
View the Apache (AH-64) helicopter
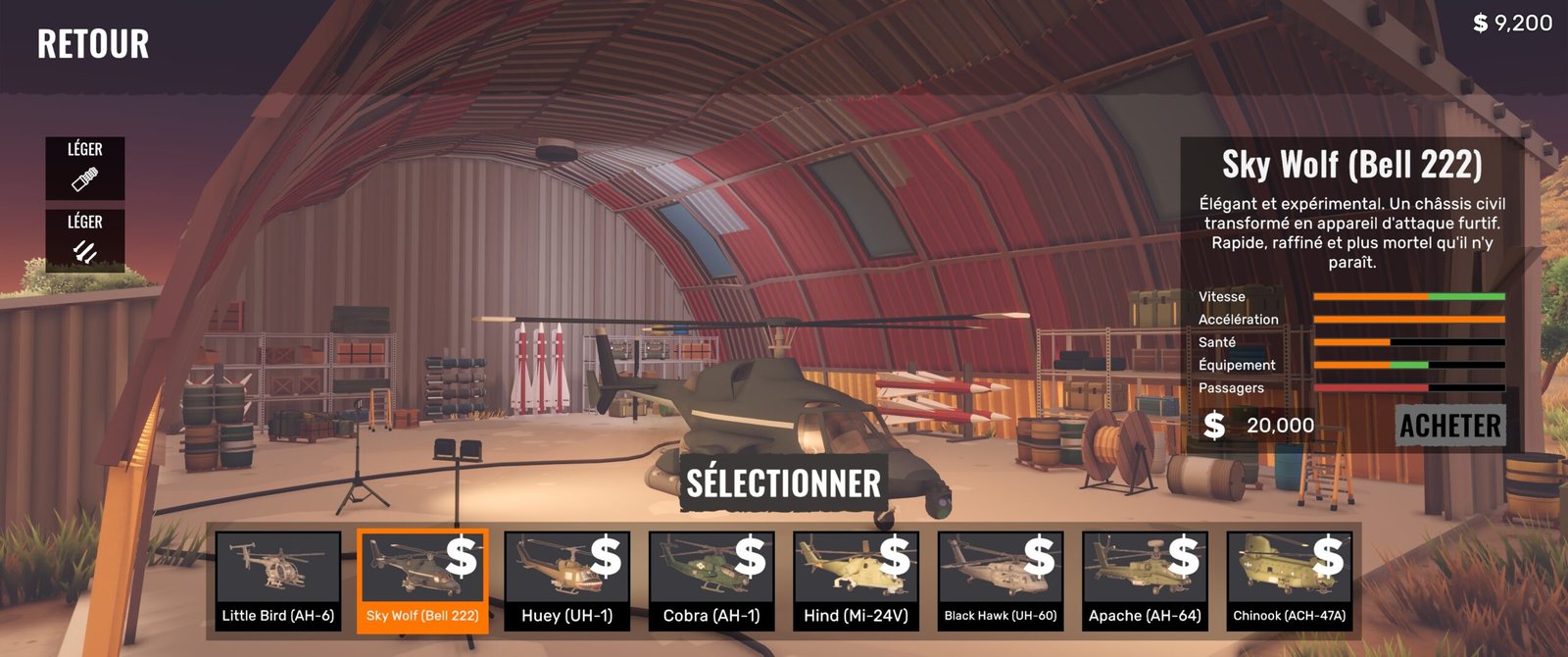(x=1145, y=581)
